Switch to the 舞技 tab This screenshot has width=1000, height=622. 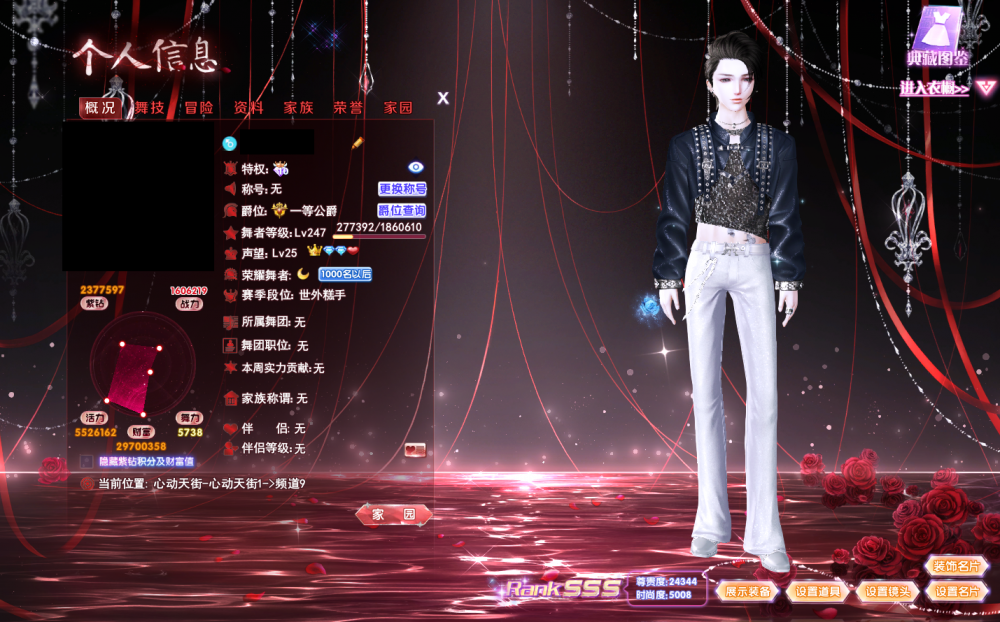point(149,108)
